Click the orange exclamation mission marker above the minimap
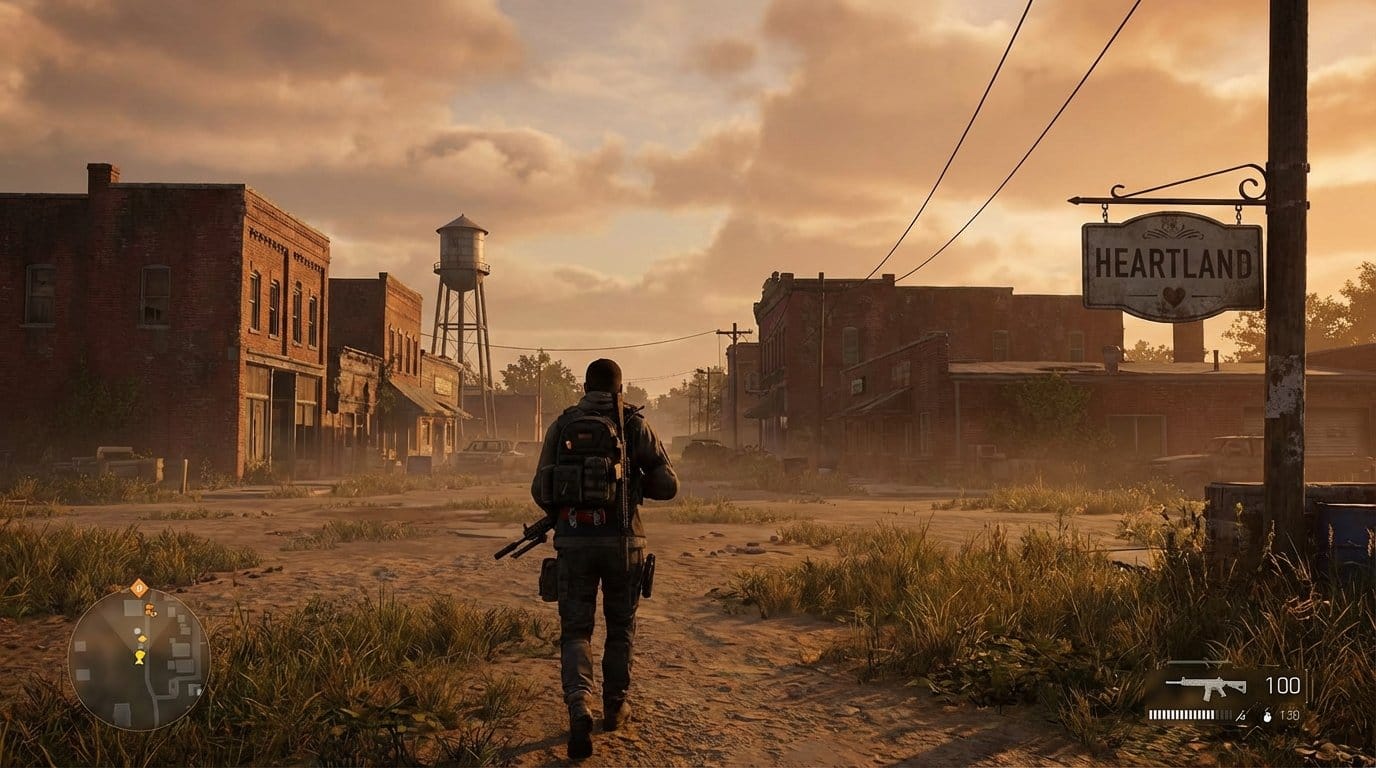The image size is (1376, 768). 139,588
